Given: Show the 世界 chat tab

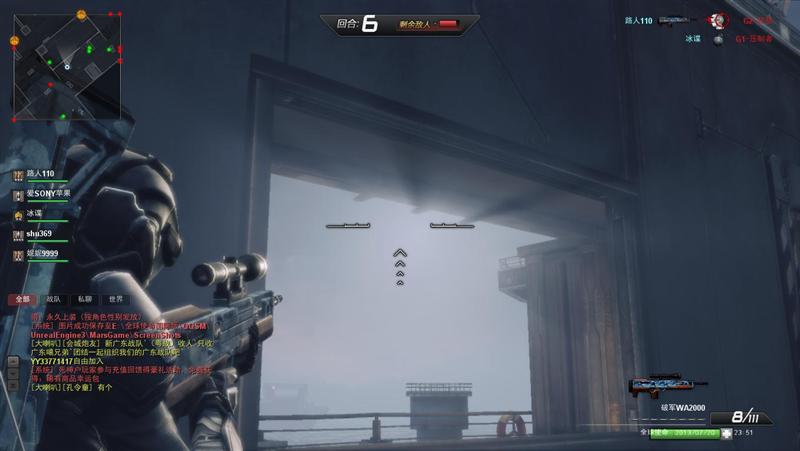Looking at the screenshot, I should coord(116,299).
